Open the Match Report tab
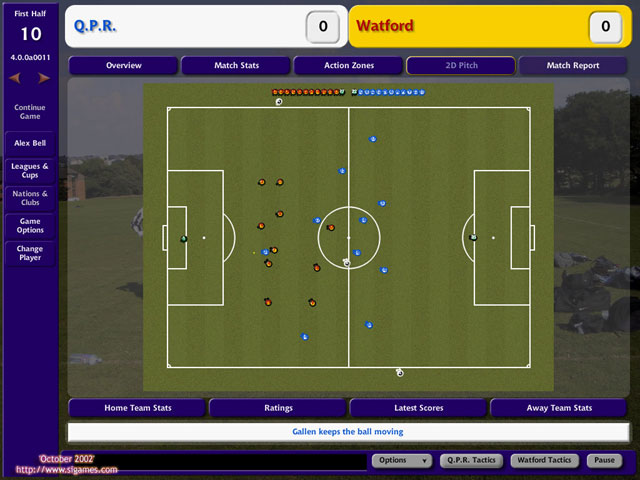The height and width of the screenshot is (480, 640). click(573, 66)
